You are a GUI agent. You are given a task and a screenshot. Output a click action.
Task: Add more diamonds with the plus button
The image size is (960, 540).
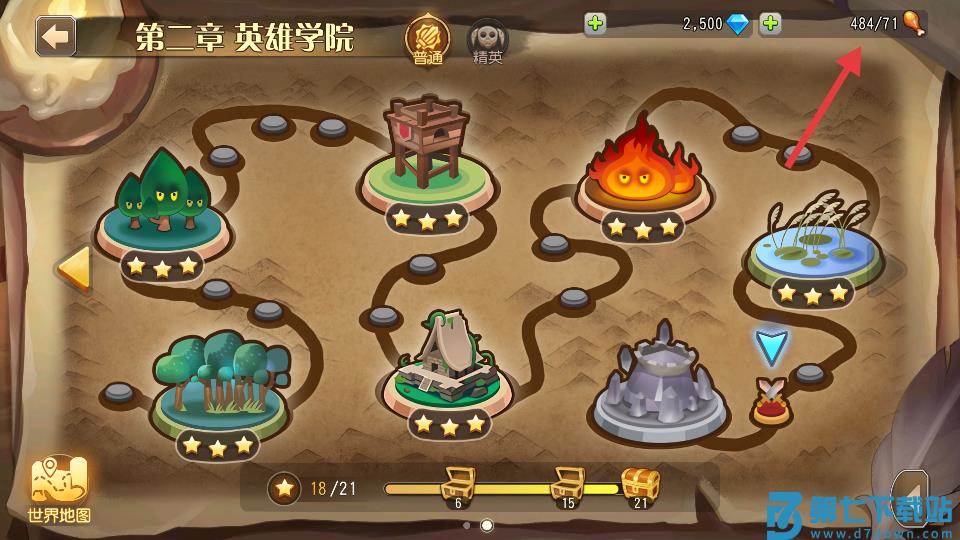(596, 24)
